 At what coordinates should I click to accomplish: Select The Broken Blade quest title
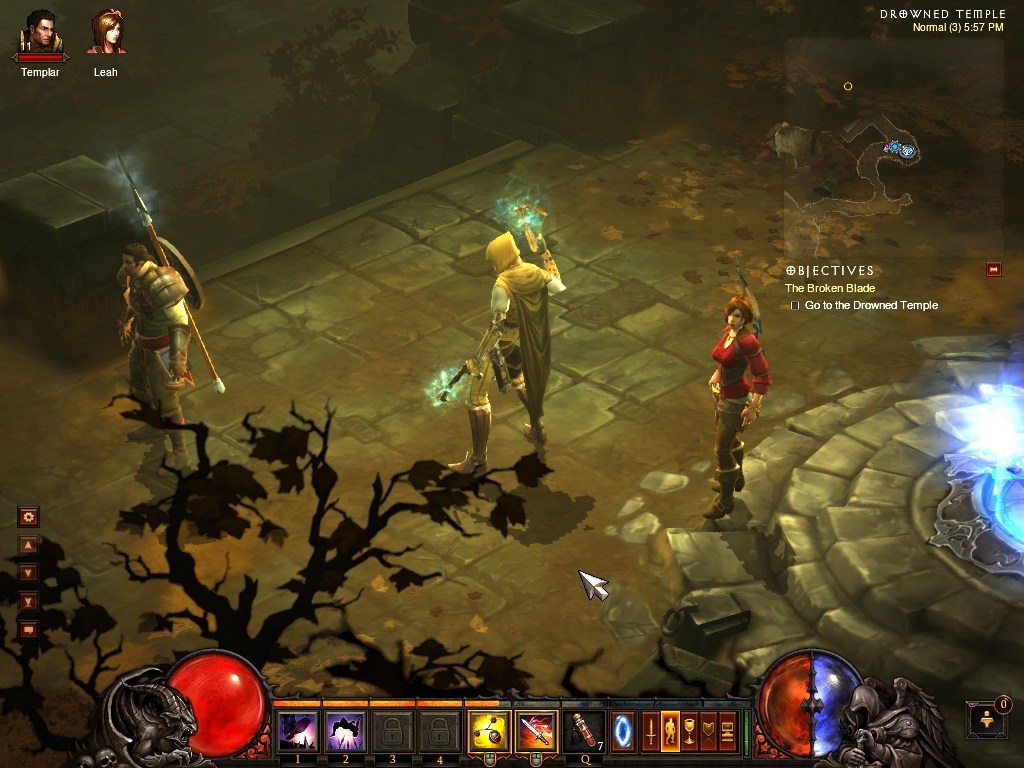pos(829,288)
